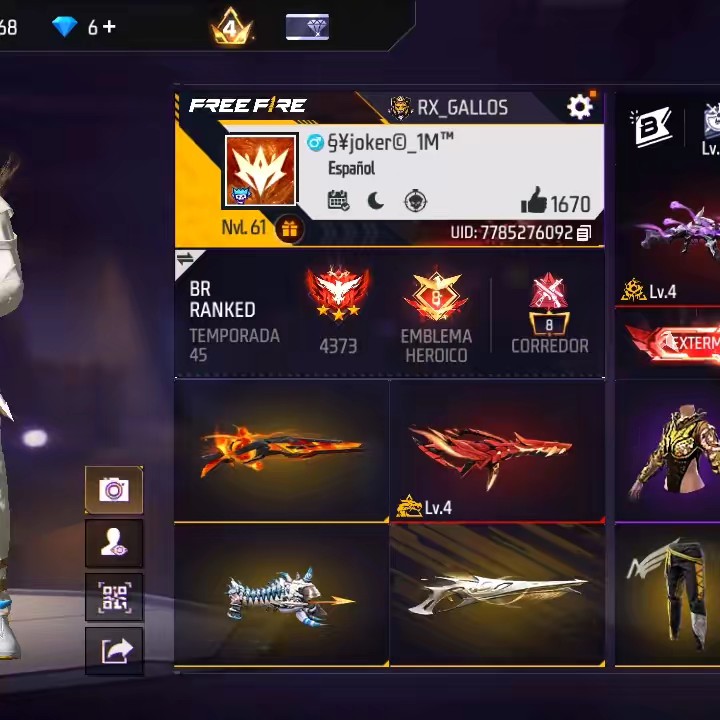Add diamonds with the plus button
Viewport: 720px width, 720px height.
(x=108, y=27)
